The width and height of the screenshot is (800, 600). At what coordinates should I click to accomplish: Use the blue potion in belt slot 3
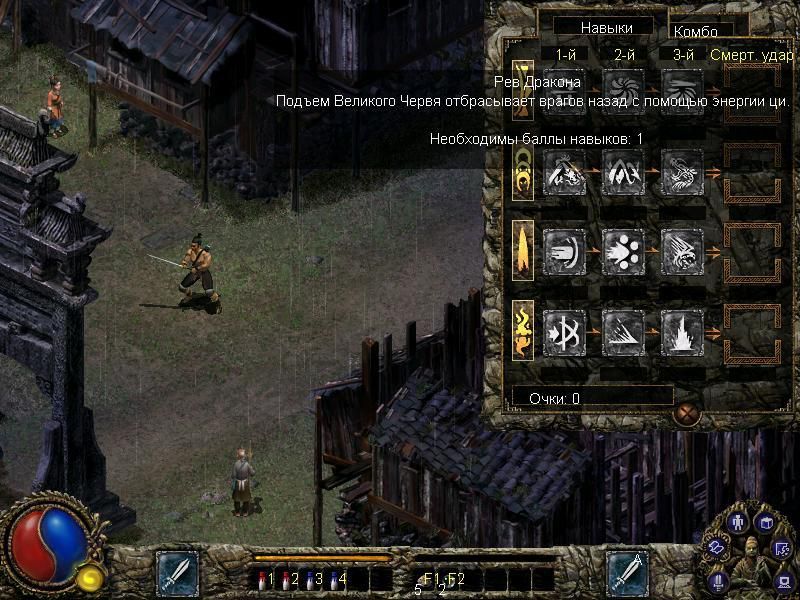coord(313,578)
